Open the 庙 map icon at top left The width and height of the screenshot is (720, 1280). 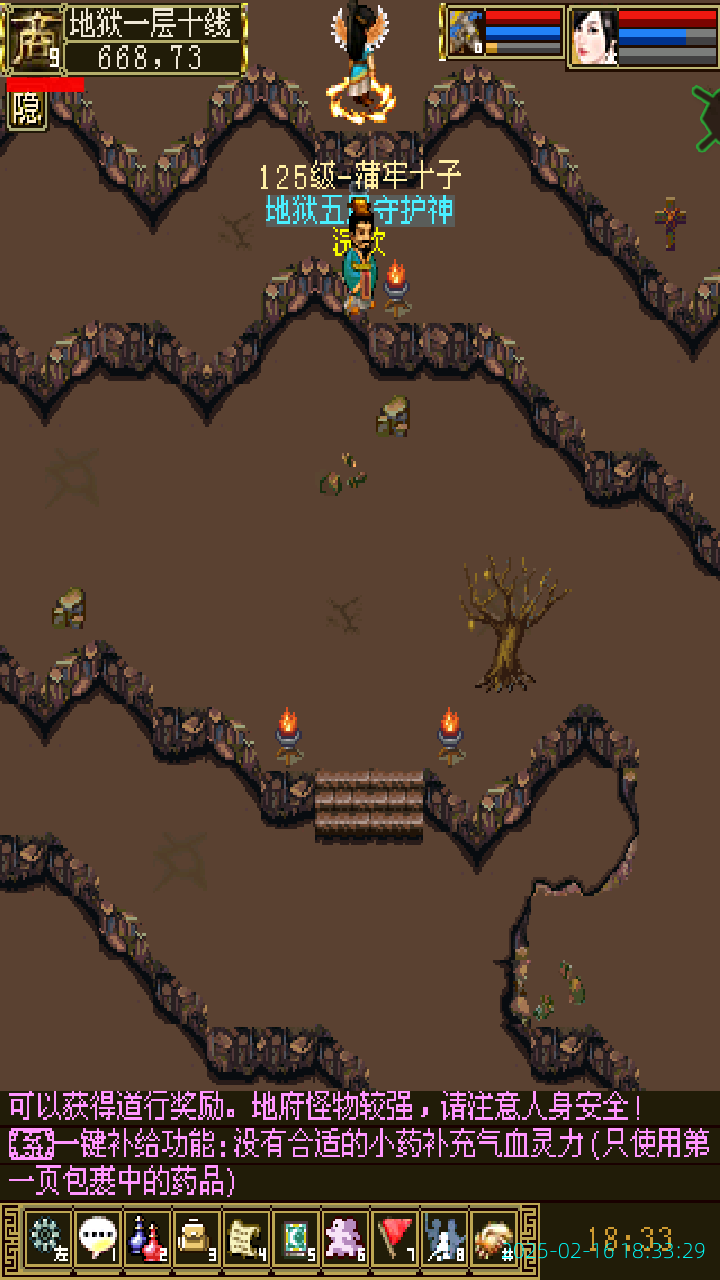tap(32, 38)
